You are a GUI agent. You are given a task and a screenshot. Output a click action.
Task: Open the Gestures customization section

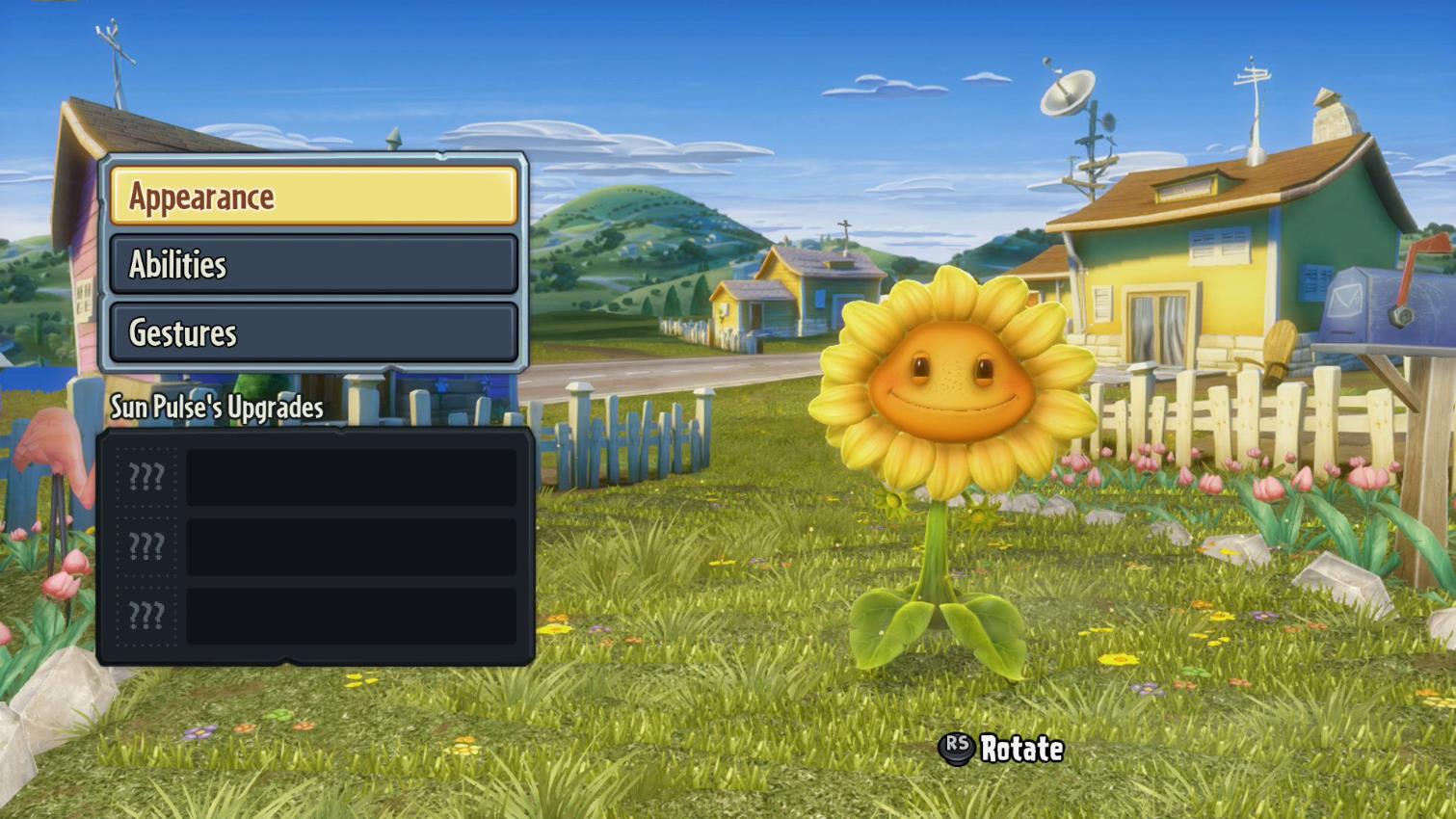pyautogui.click(x=313, y=332)
